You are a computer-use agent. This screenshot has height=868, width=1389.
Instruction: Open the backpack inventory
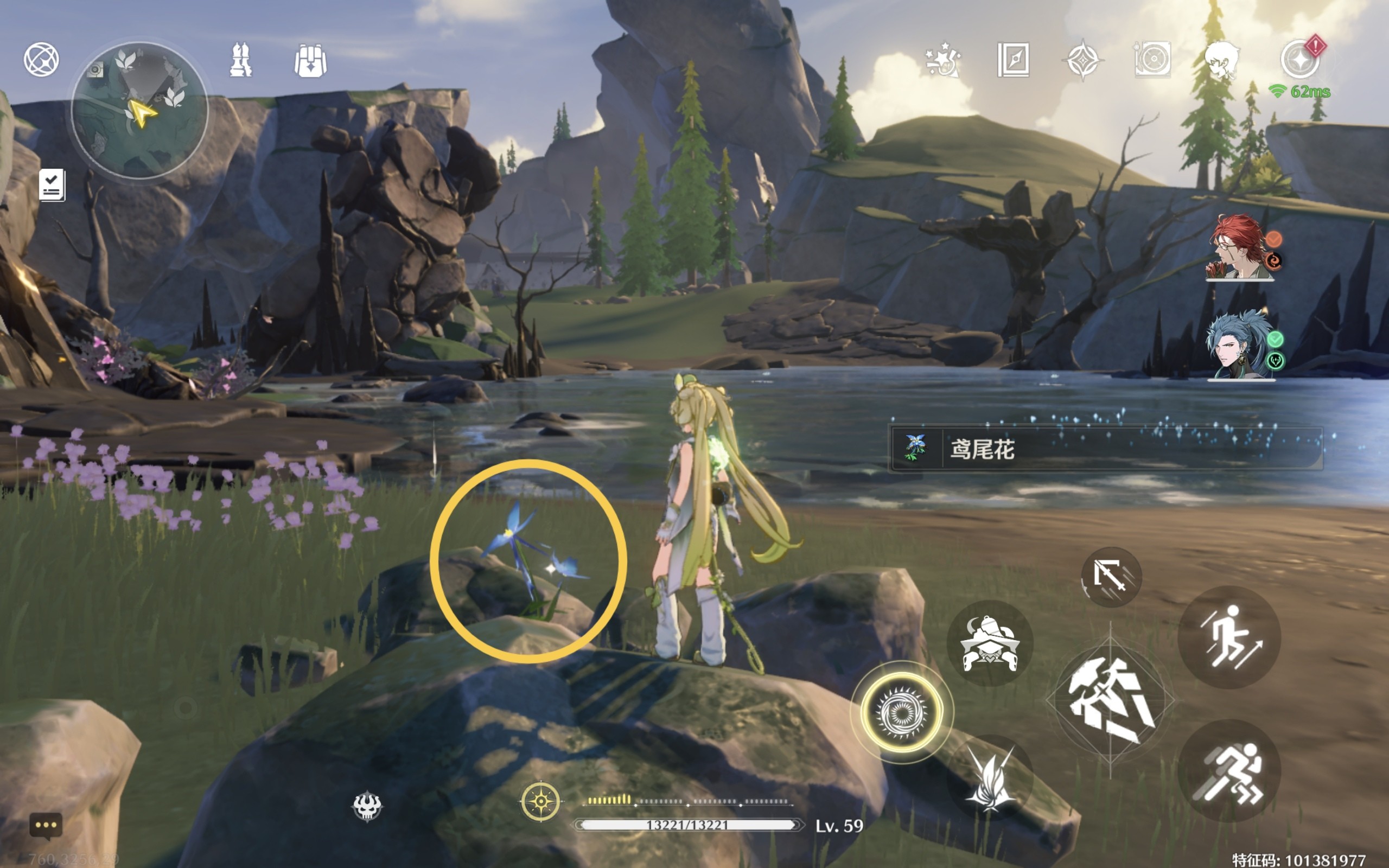click(310, 61)
